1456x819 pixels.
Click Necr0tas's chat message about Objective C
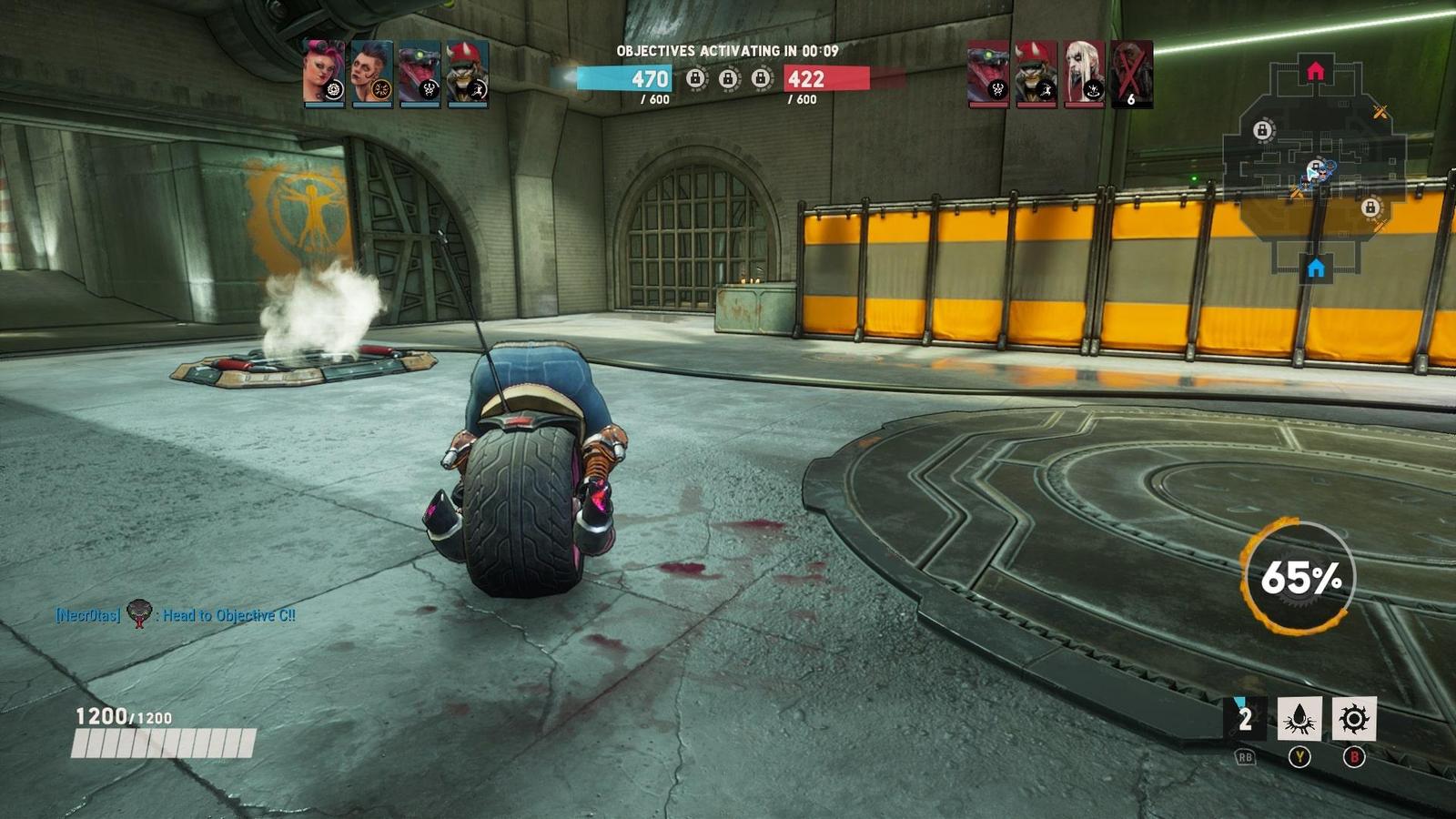click(x=176, y=615)
